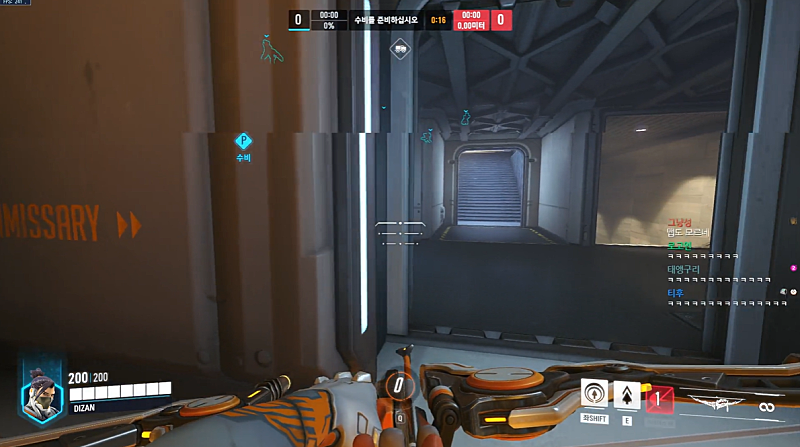Click the payload objective marker icon
This screenshot has width=800, height=447.
coord(400,47)
